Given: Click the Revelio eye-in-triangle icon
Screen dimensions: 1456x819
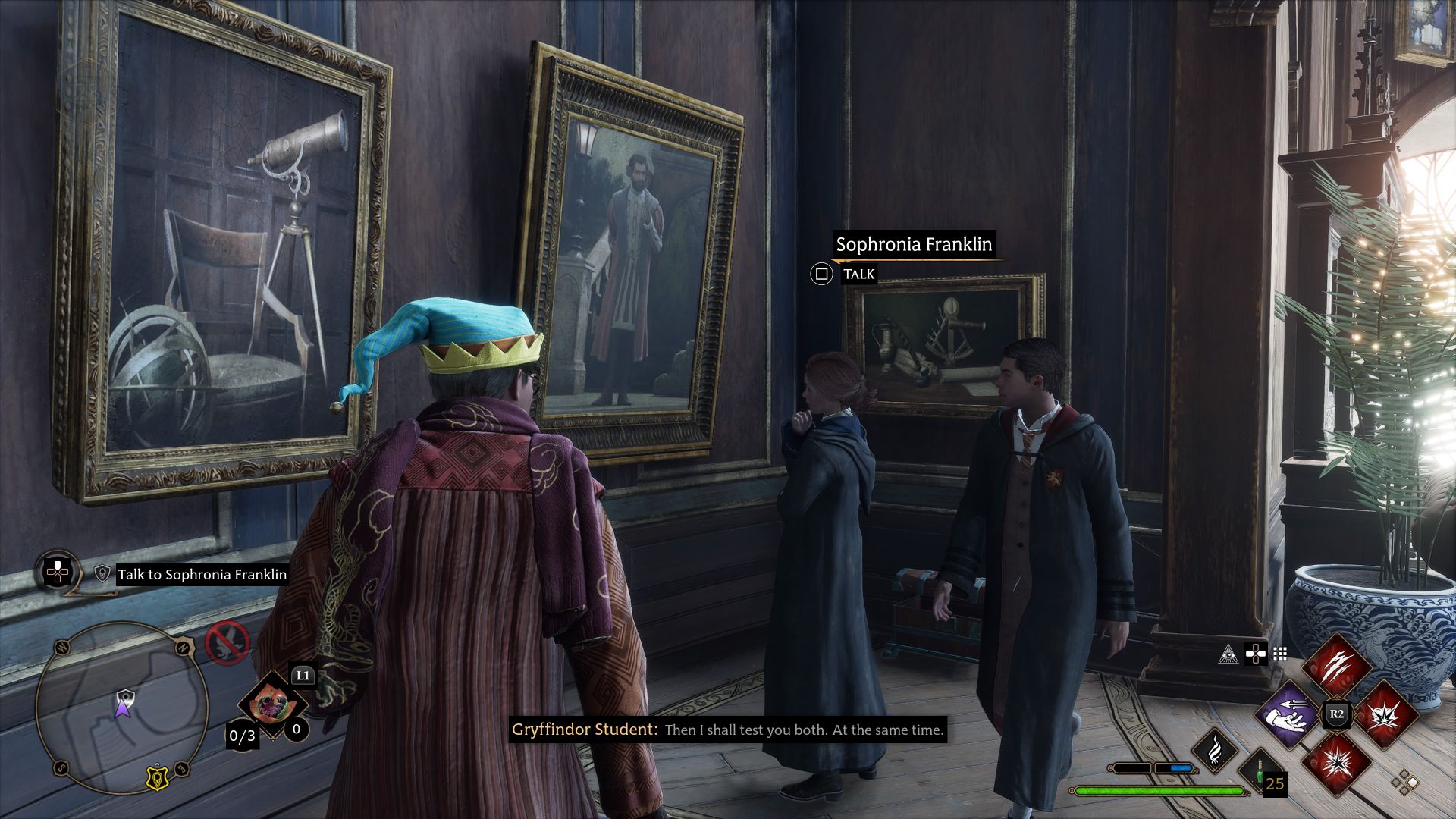Looking at the screenshot, I should (1228, 654).
